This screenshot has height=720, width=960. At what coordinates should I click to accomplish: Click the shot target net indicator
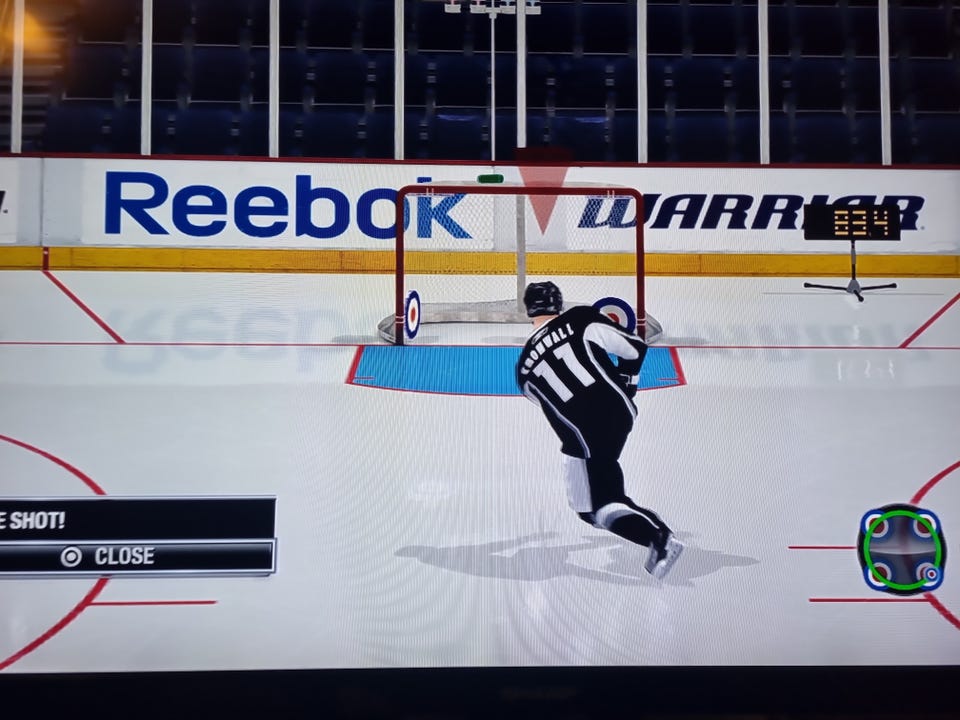(x=901, y=549)
